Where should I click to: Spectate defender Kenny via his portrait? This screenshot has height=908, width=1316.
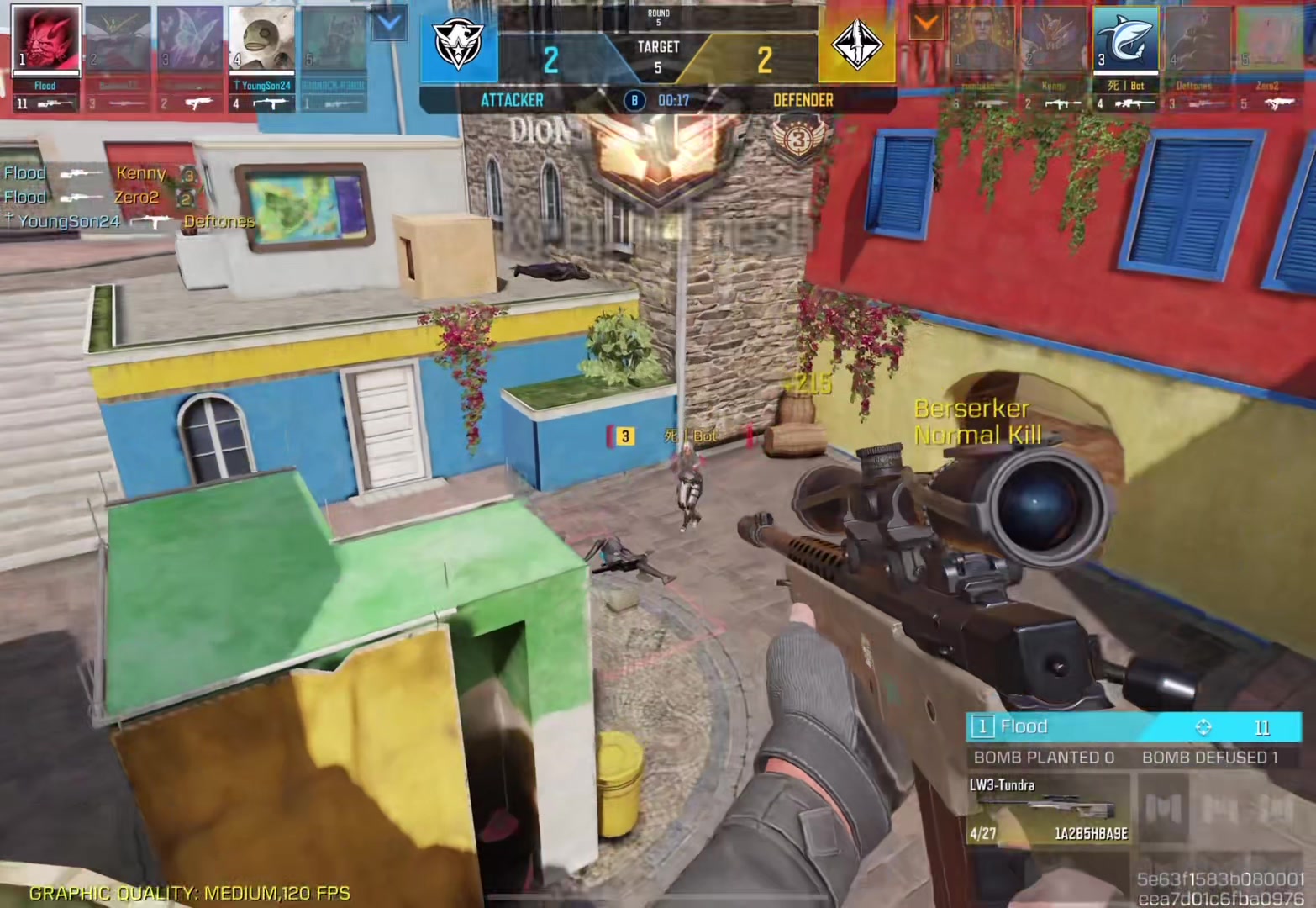(x=1054, y=40)
